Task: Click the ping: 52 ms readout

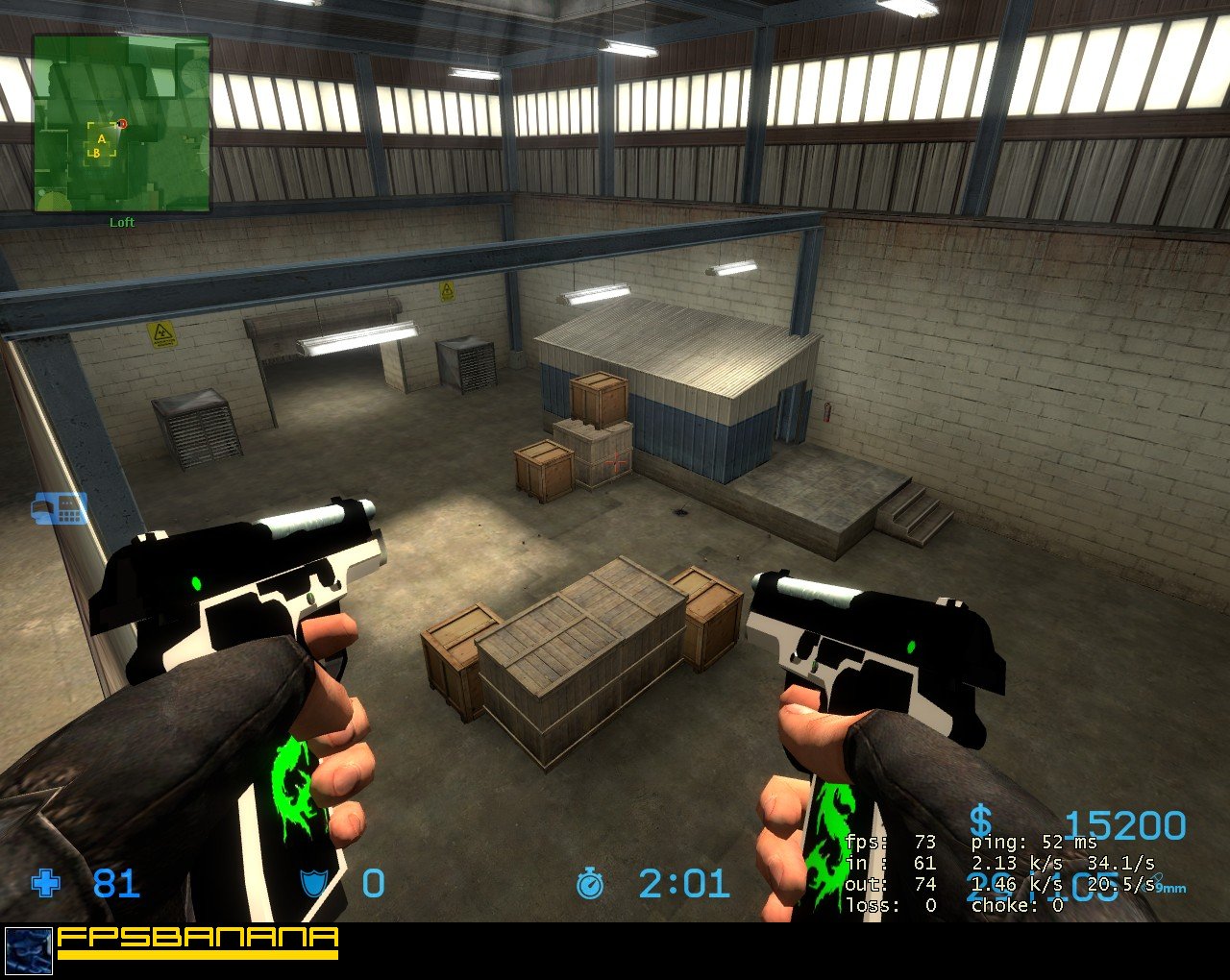Action: point(1033,841)
